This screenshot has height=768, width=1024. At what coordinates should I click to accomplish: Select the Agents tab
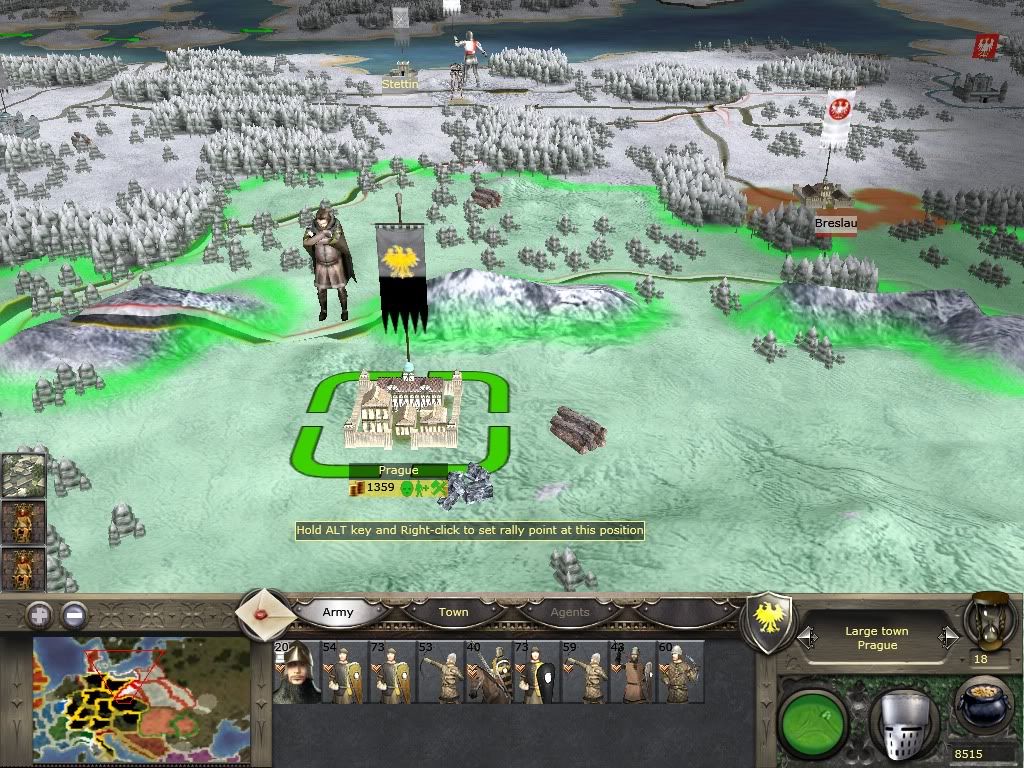click(570, 612)
